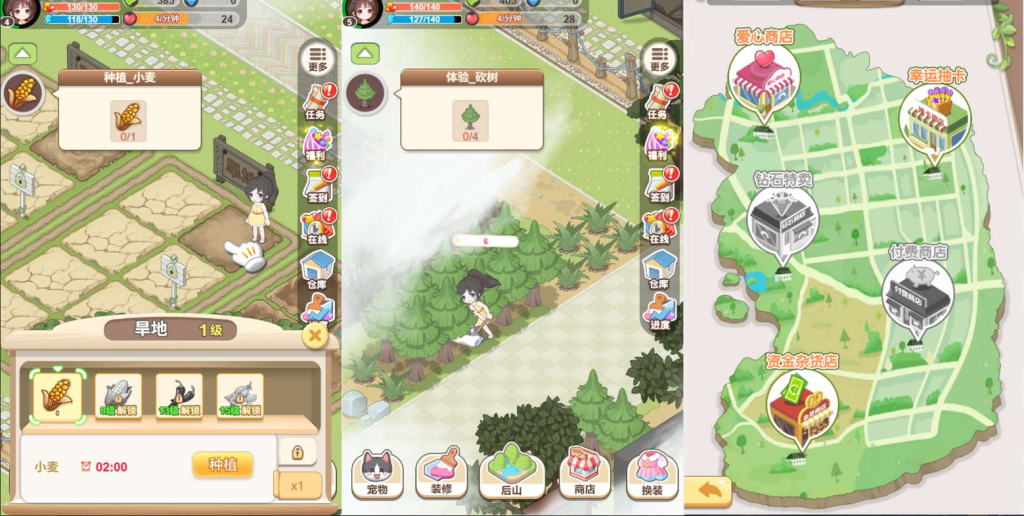Go to the 后山 back mountain
Screen dimensions: 1024x516
[510, 472]
